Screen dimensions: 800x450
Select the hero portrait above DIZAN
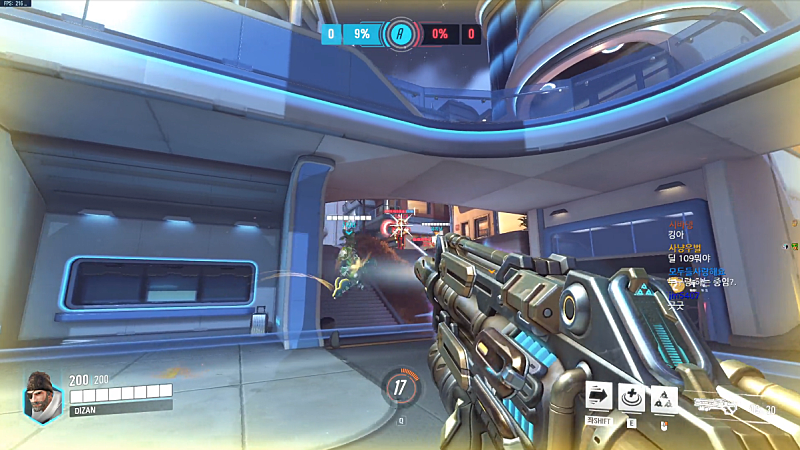click(x=41, y=391)
